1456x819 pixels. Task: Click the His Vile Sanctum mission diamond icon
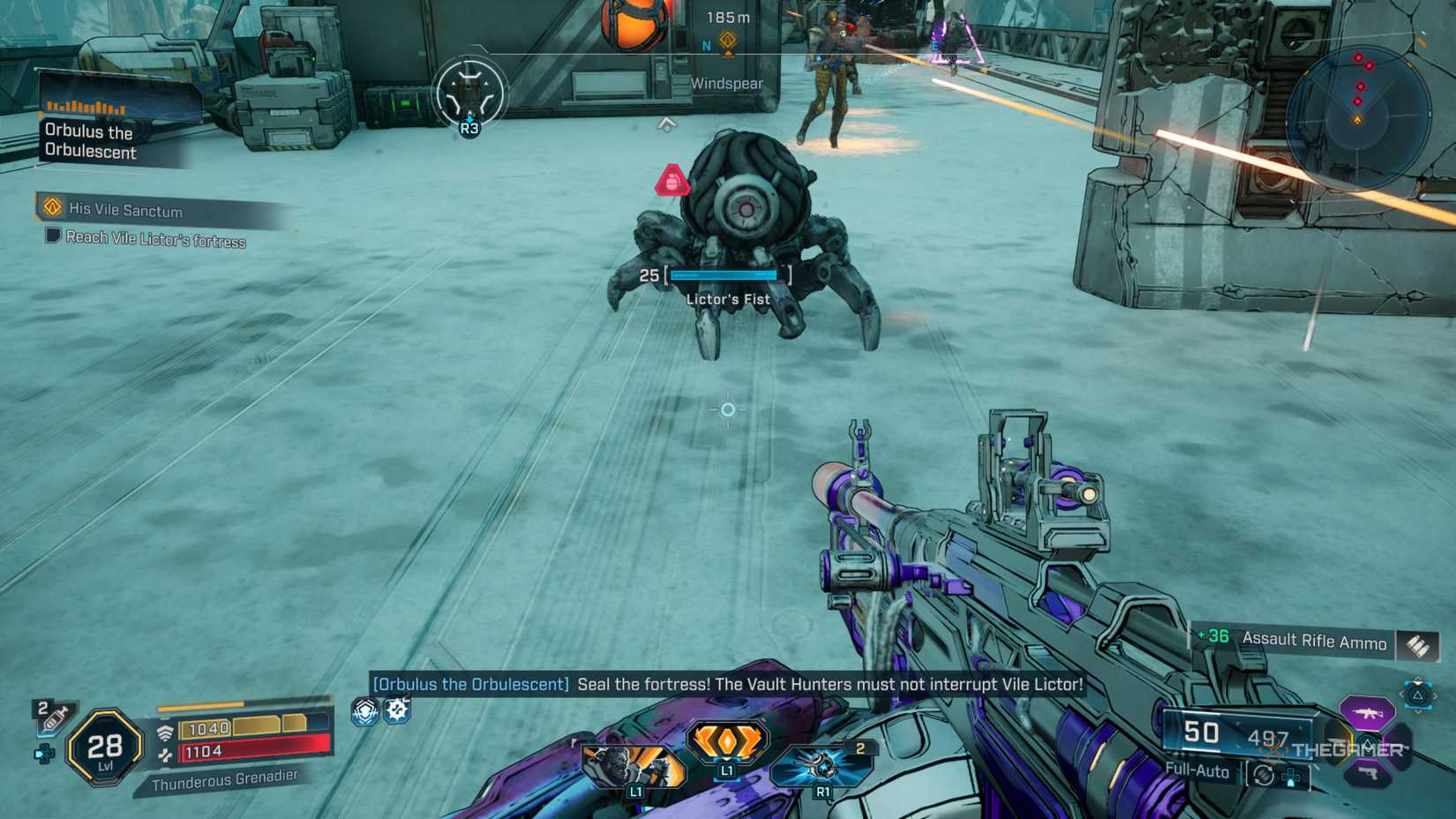pyautogui.click(x=50, y=210)
